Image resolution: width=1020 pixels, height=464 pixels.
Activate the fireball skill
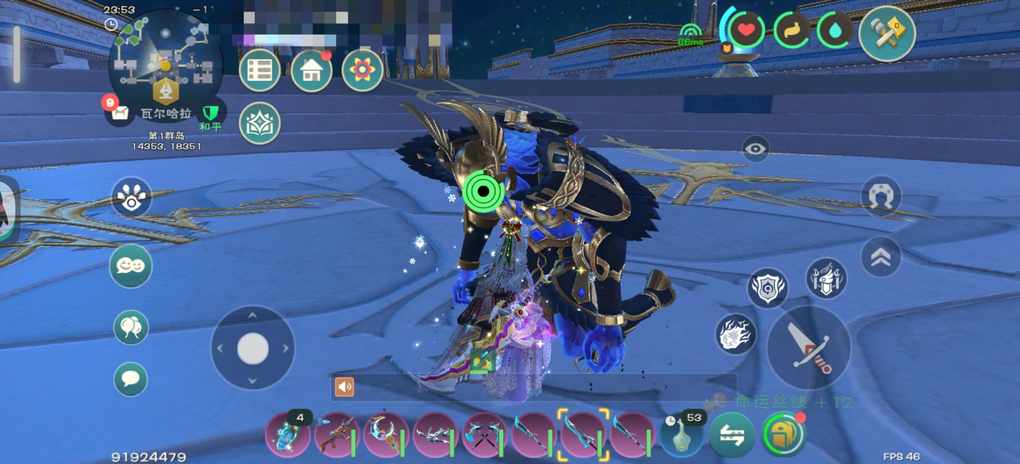pyautogui.click(x=736, y=334)
